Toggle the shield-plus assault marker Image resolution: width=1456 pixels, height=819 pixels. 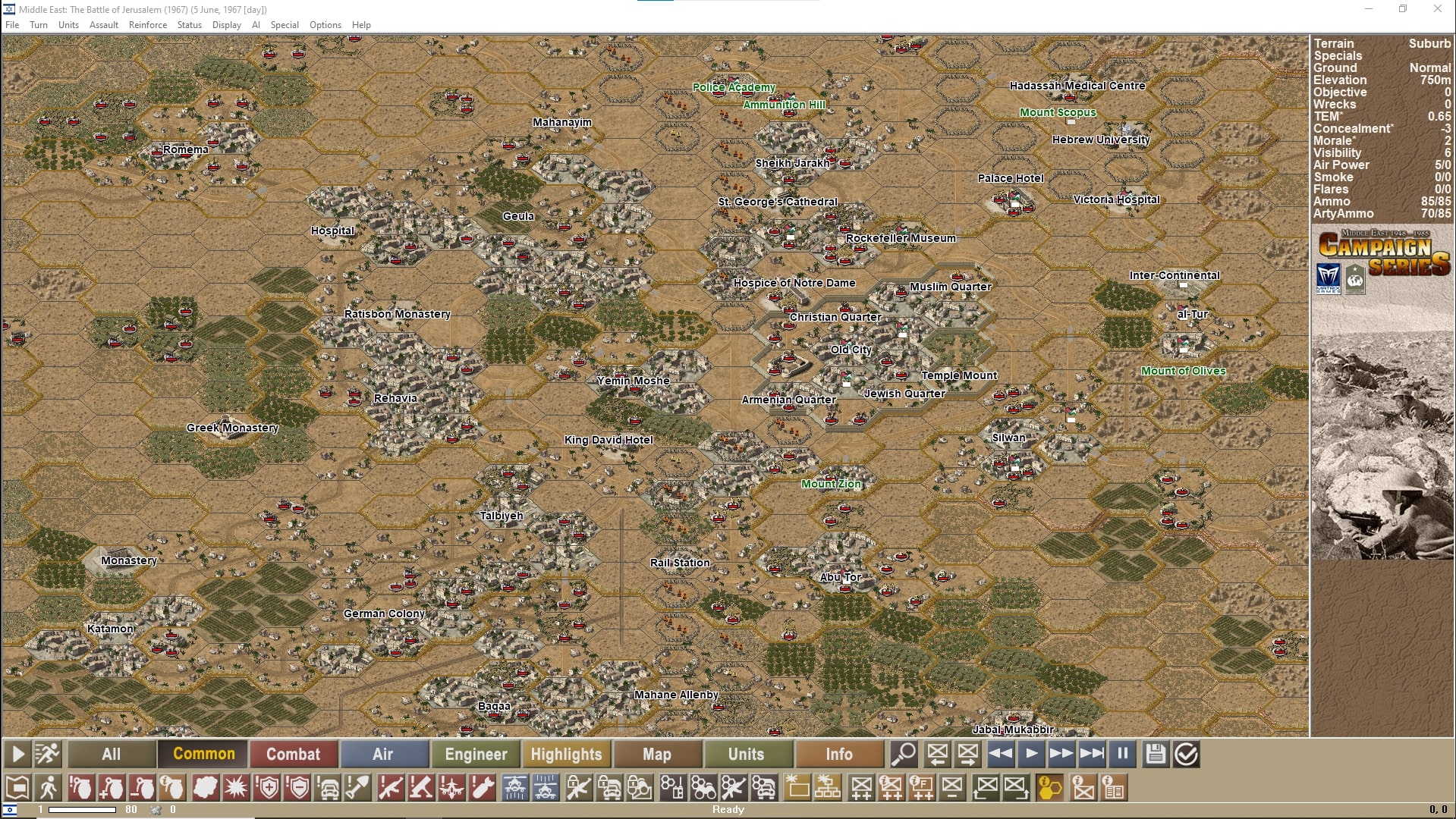[267, 788]
